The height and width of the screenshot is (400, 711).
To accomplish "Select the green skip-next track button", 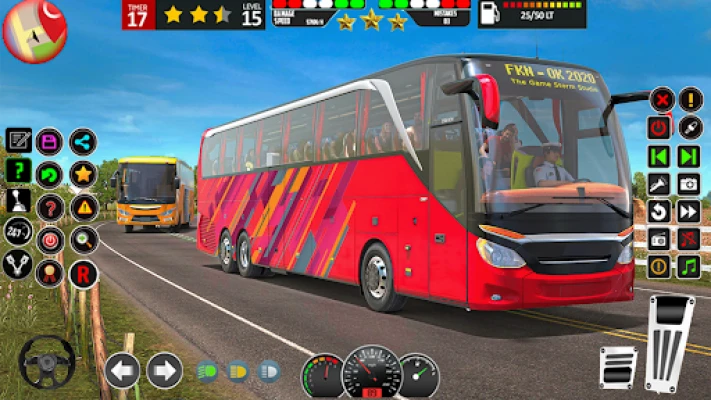I will [x=689, y=156].
